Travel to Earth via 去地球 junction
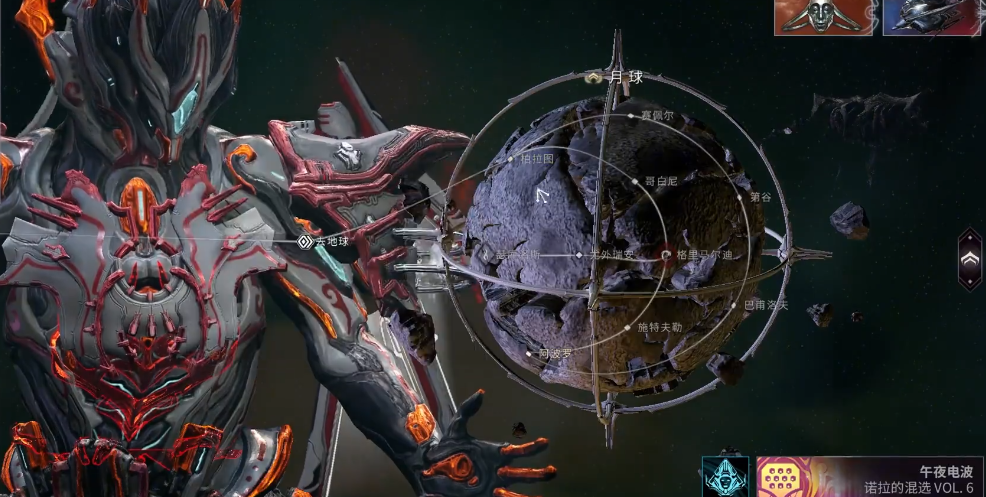 pyautogui.click(x=305, y=242)
